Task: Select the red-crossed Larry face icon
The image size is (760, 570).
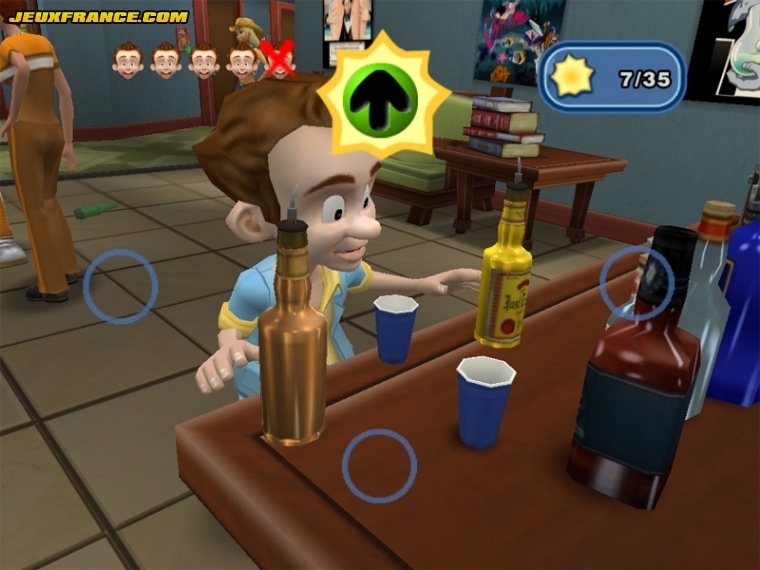Action: click(x=280, y=63)
